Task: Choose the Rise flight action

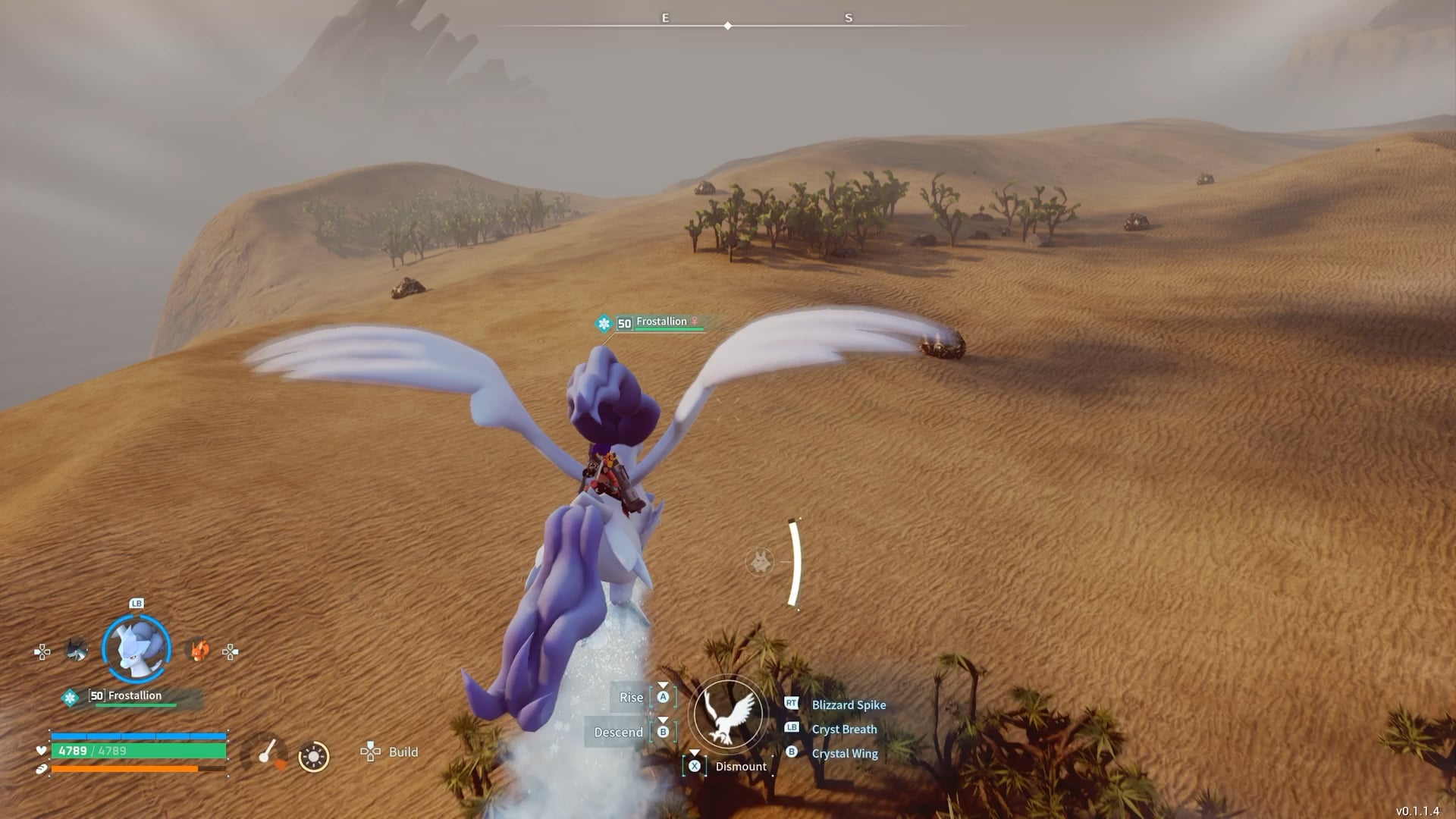Action: tap(632, 697)
